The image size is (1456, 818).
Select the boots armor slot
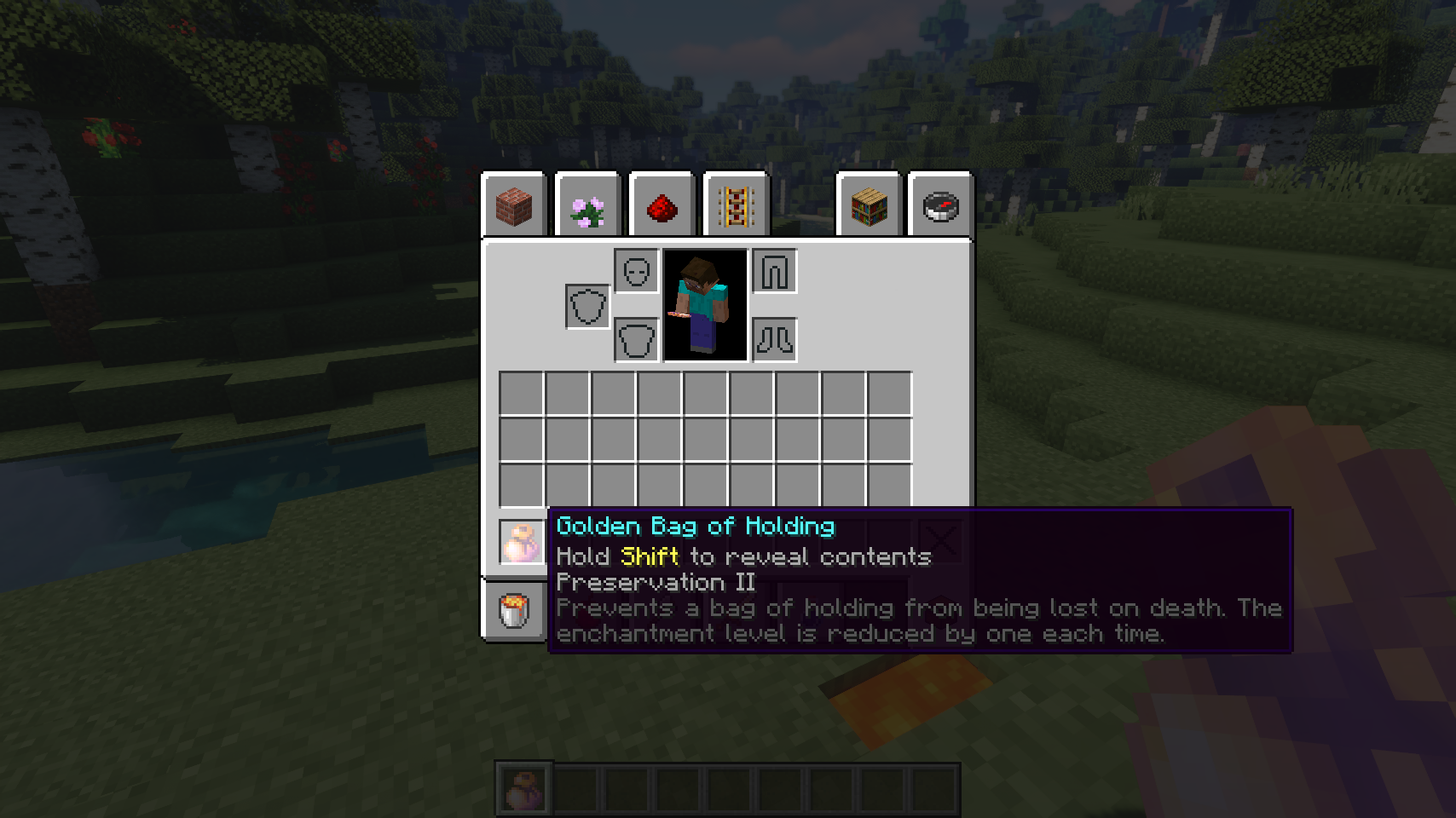(x=775, y=340)
